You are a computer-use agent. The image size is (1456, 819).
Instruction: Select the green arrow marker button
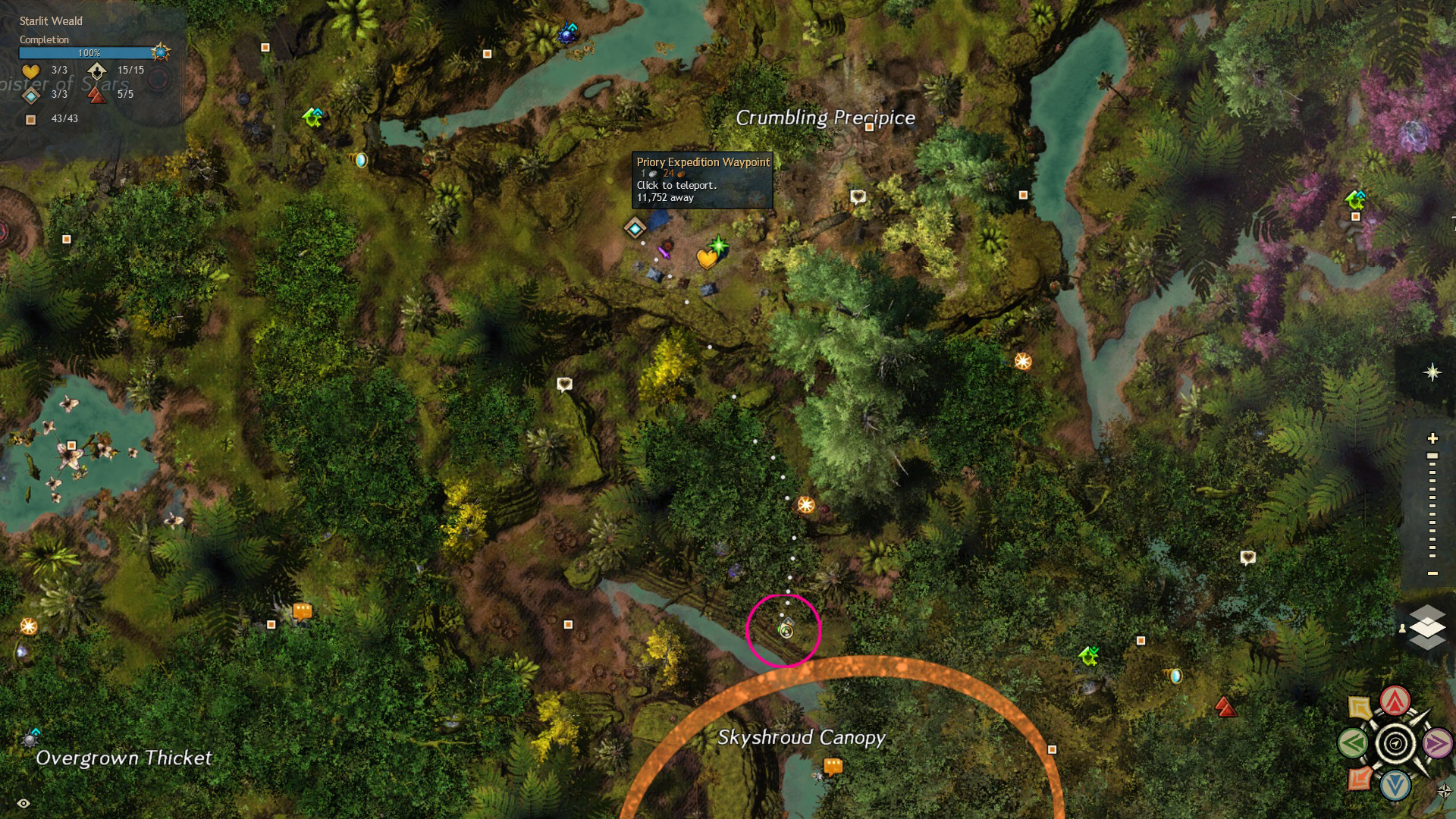coord(1354,743)
